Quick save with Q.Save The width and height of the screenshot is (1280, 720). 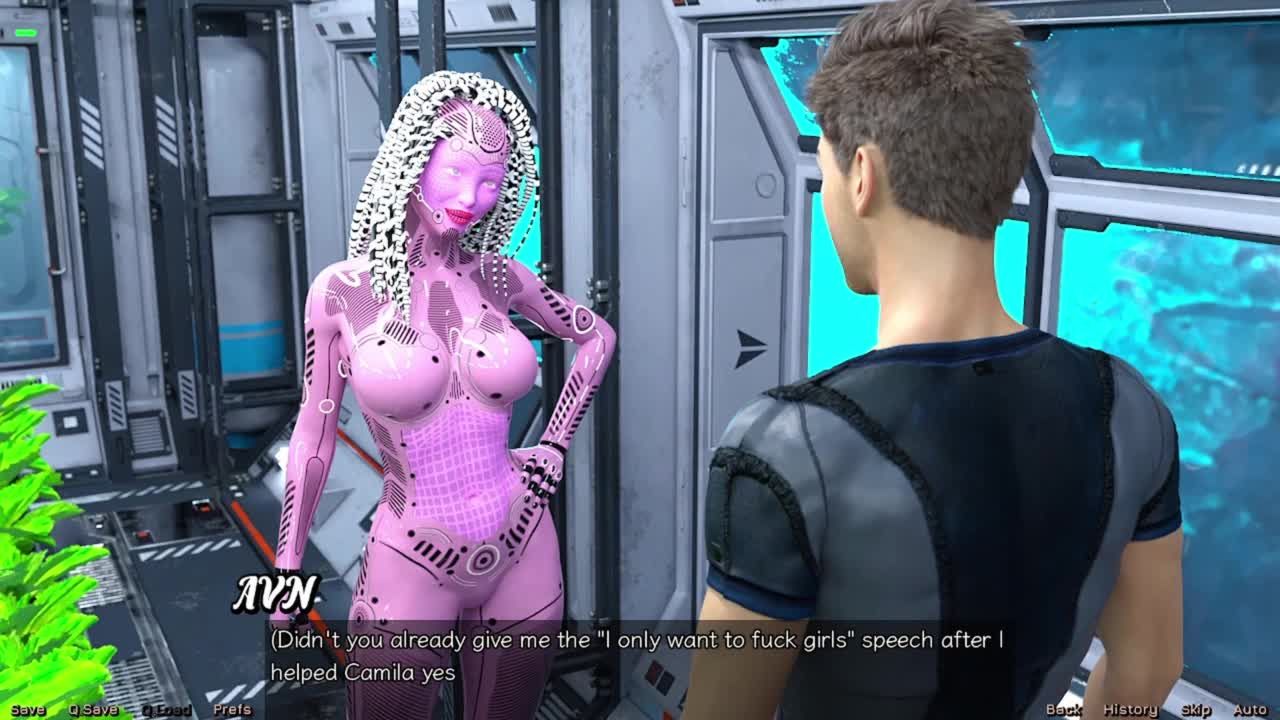coord(93,710)
